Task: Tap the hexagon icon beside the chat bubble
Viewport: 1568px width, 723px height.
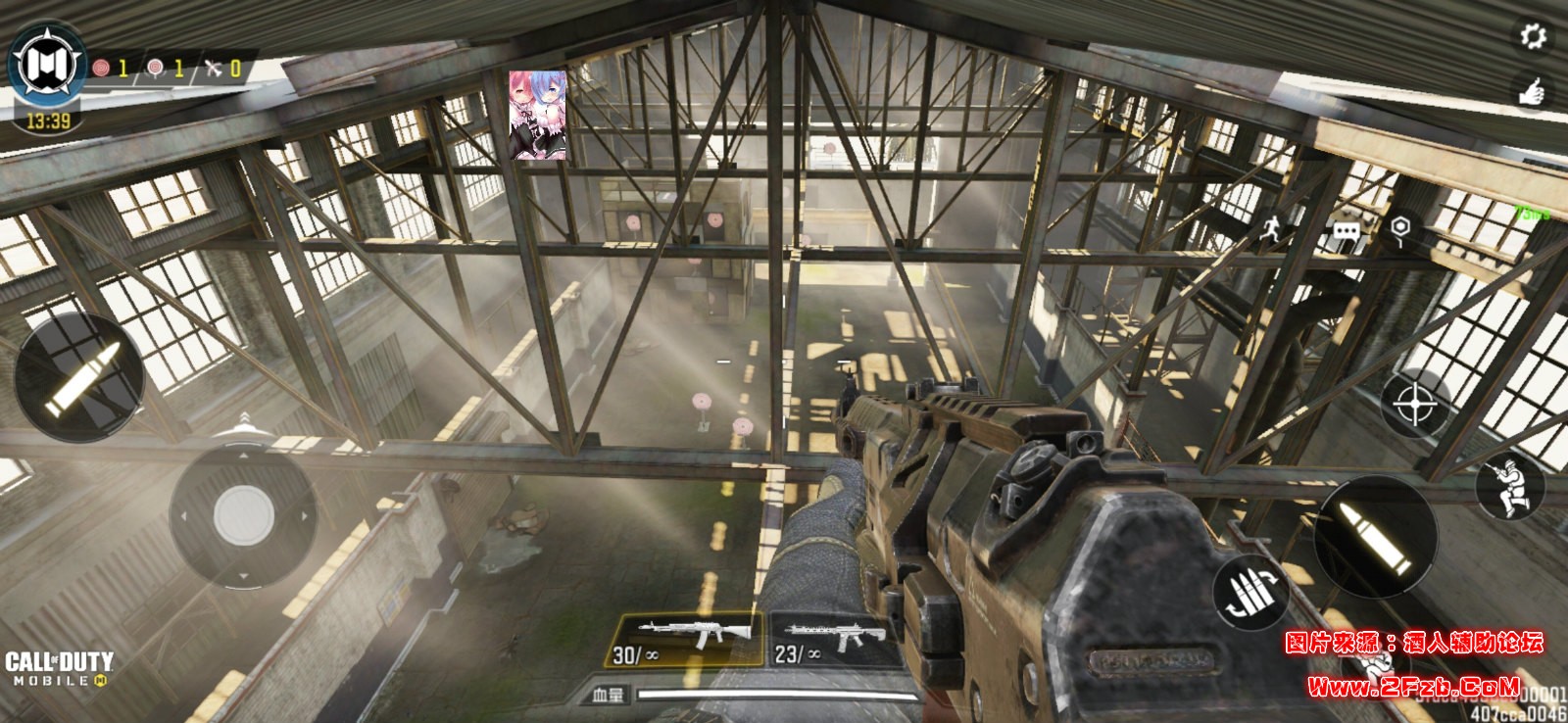Action: pos(1401,230)
